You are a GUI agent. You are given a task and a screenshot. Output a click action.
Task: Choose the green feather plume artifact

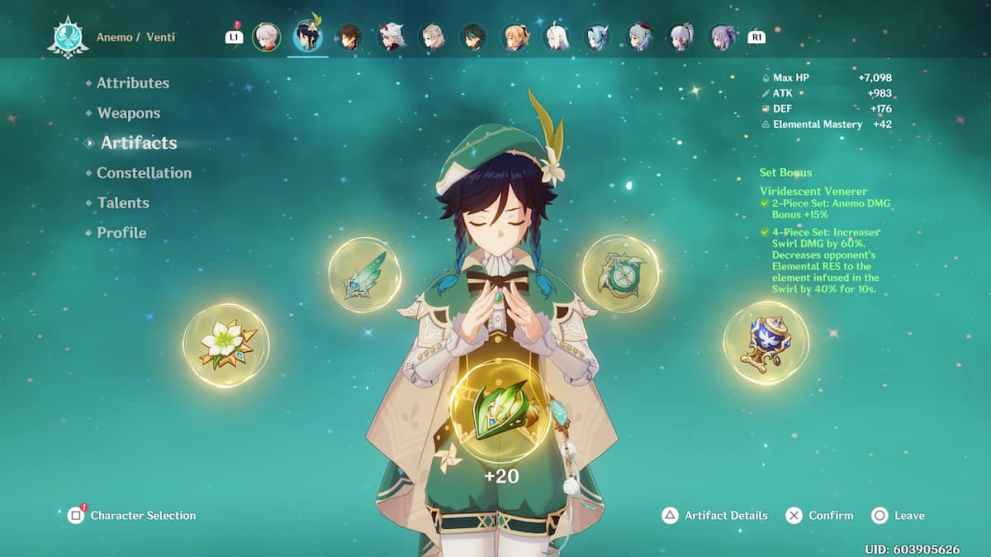pyautogui.click(x=365, y=275)
